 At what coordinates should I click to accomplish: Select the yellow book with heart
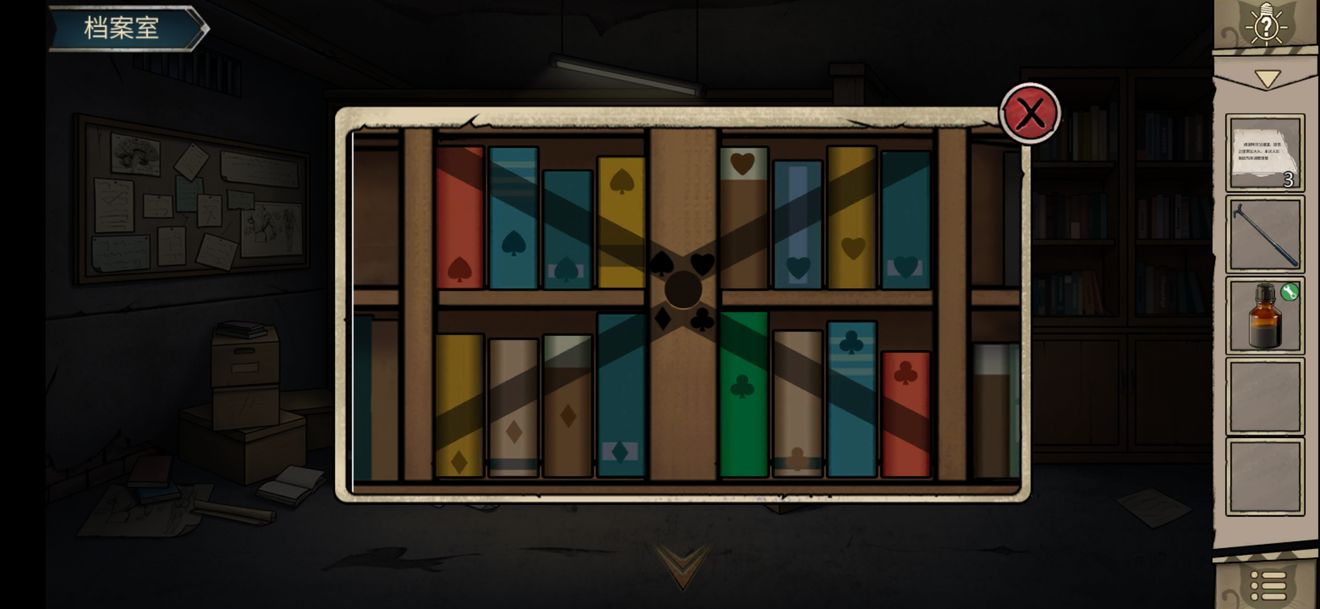pyautogui.click(x=852, y=217)
